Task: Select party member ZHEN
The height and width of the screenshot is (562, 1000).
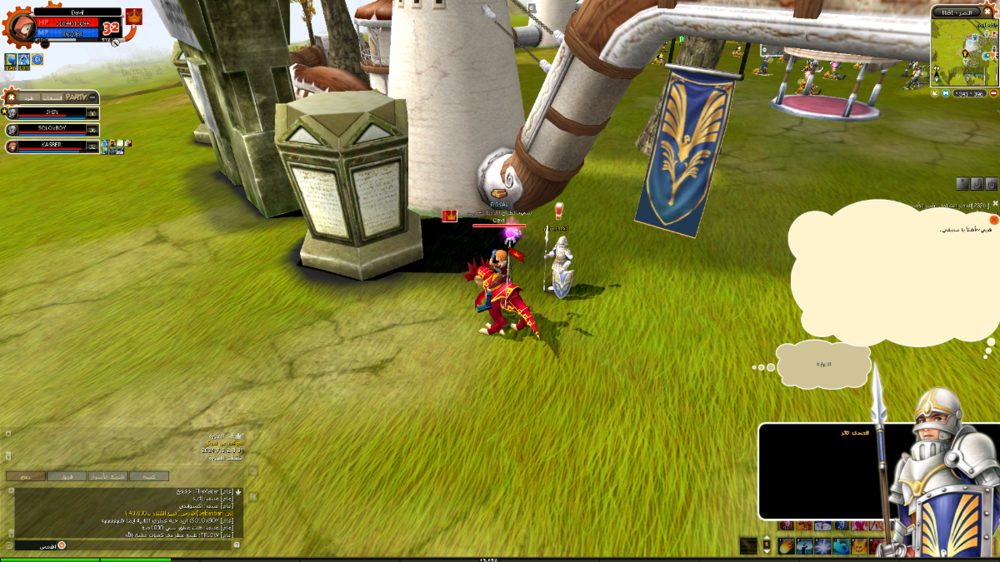Action: [52, 113]
